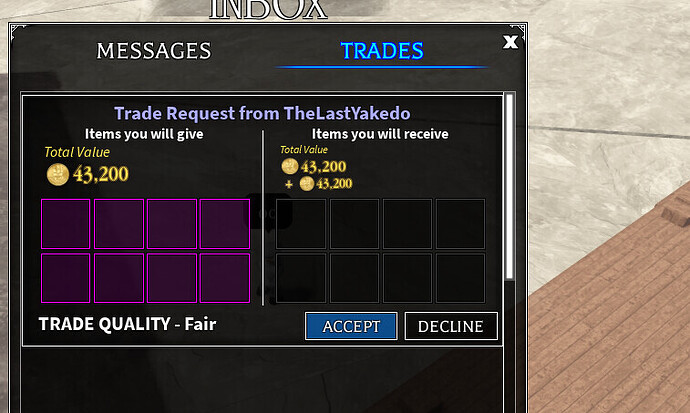This screenshot has width=690, height=413.
Task: Switch to the Messages tab
Action: (x=154, y=51)
